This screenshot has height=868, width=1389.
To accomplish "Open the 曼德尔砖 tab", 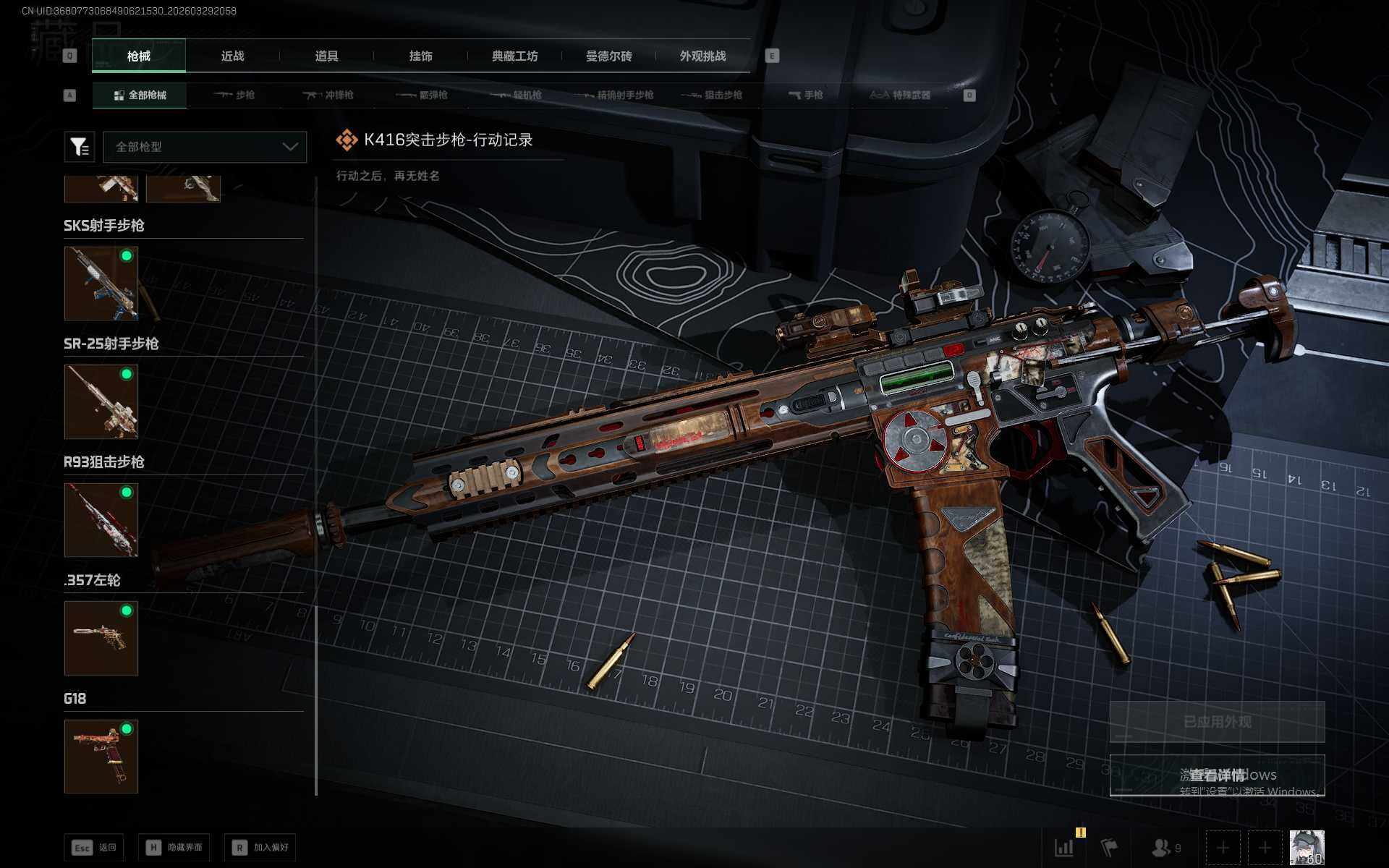I will tap(608, 56).
